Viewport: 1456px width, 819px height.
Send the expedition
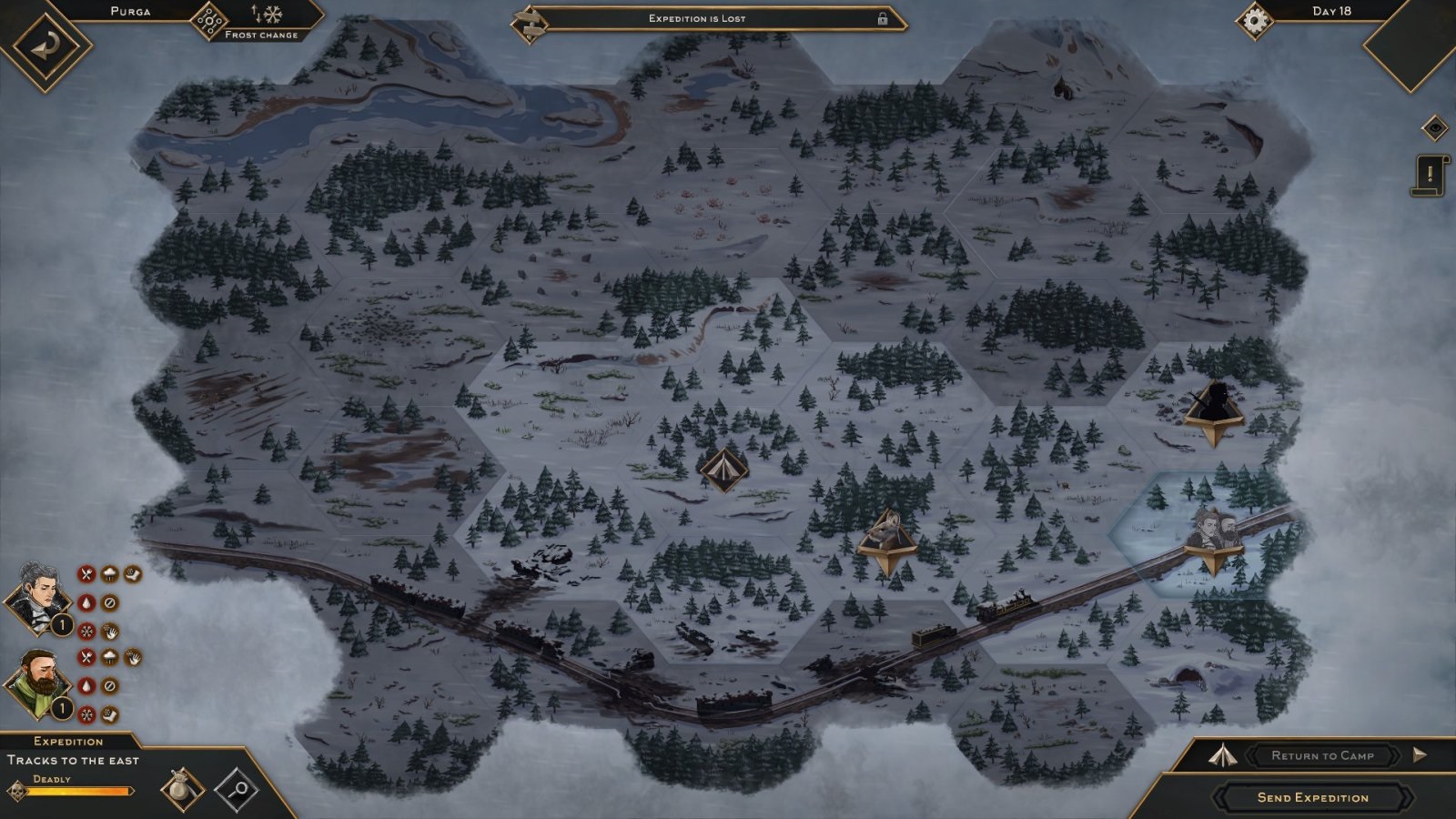[x=1312, y=797]
